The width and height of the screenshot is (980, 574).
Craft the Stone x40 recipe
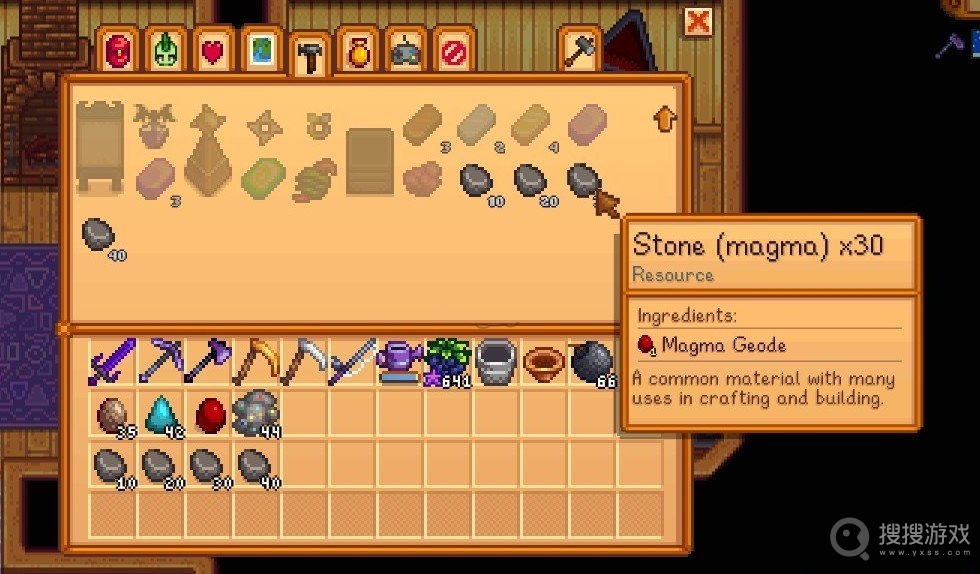[98, 236]
